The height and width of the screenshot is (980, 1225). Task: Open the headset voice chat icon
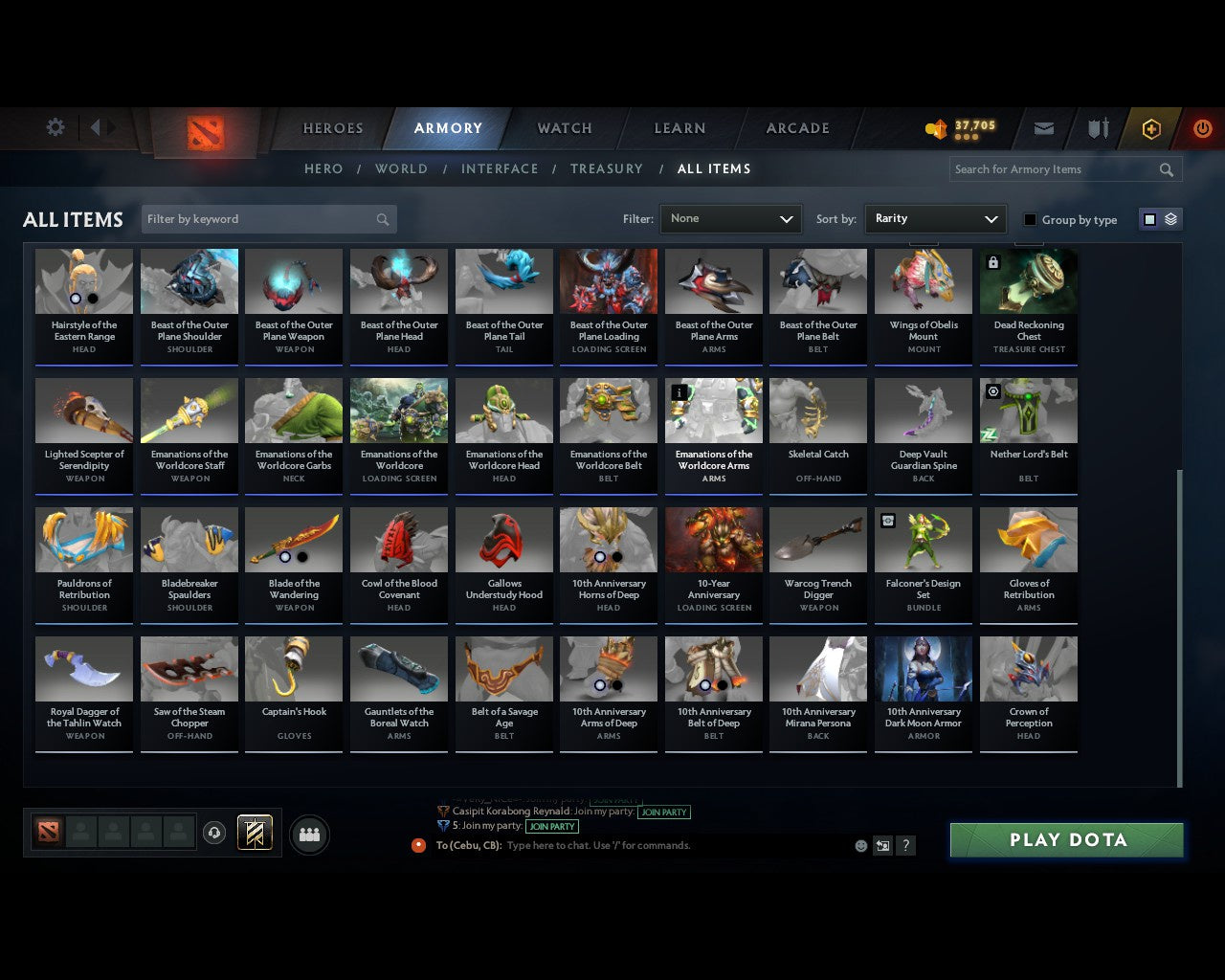coord(213,833)
